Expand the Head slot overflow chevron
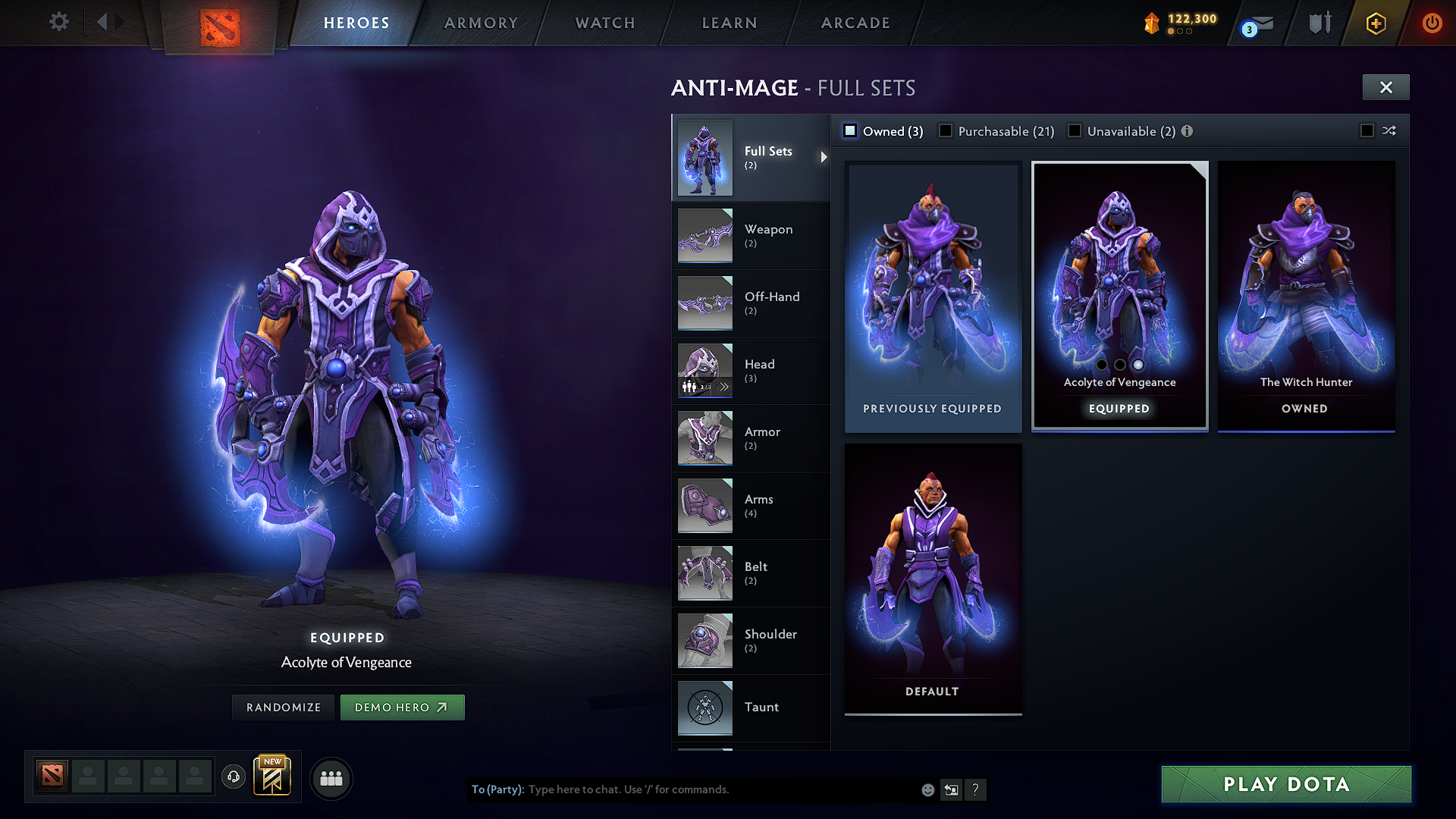This screenshot has height=819, width=1456. 725,386
